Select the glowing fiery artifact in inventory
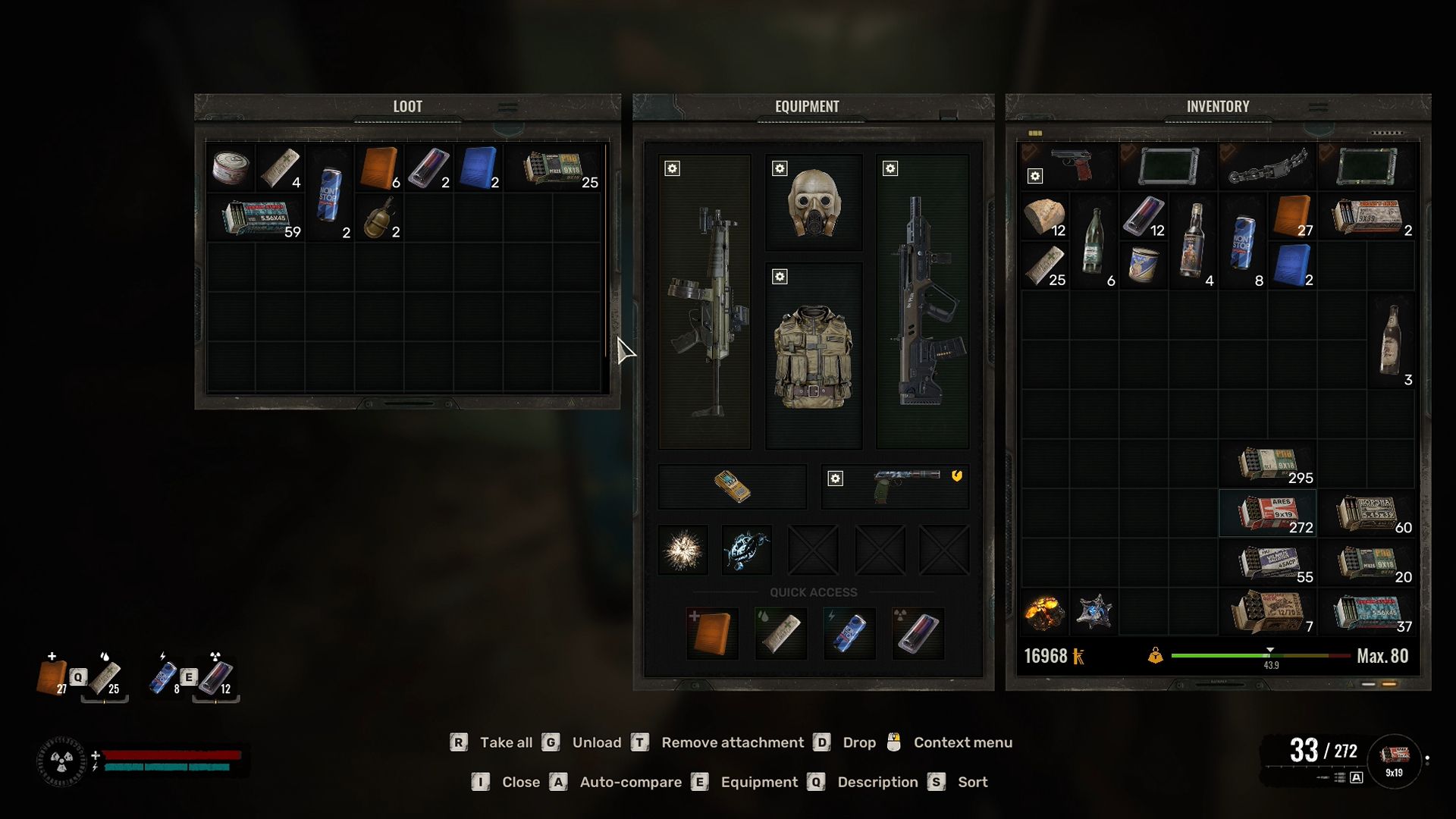1456x819 pixels. click(x=1043, y=612)
